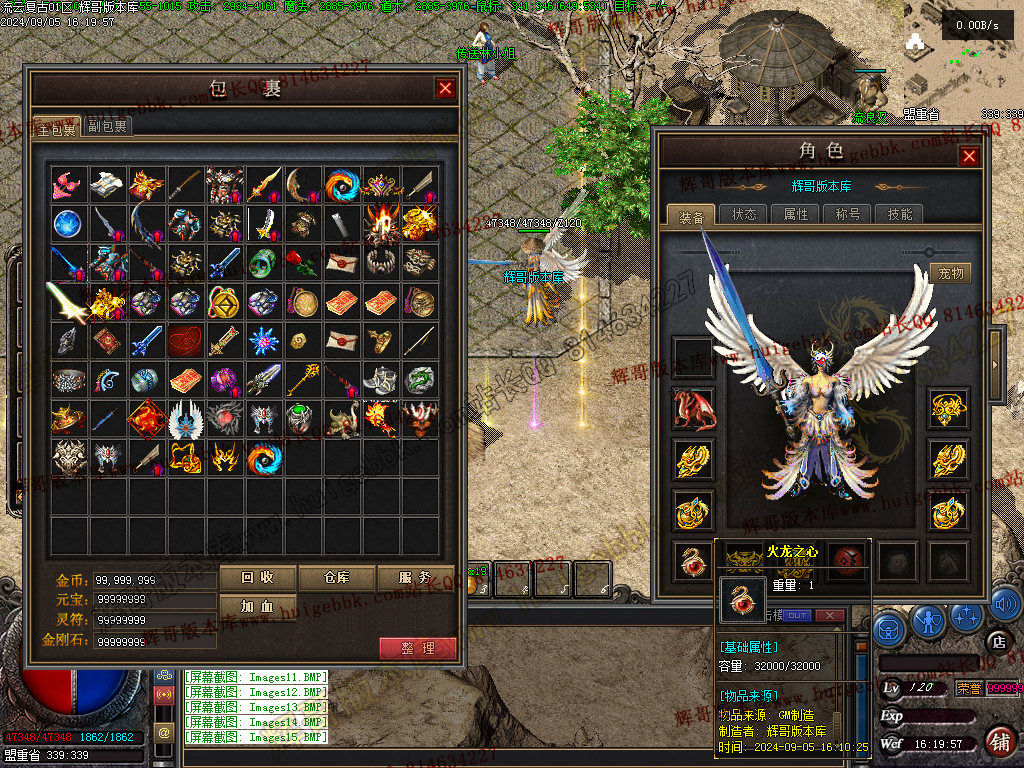This screenshot has height=768, width=1024.
Task: Show the 技能 skills tab
Action: pyautogui.click(x=899, y=214)
